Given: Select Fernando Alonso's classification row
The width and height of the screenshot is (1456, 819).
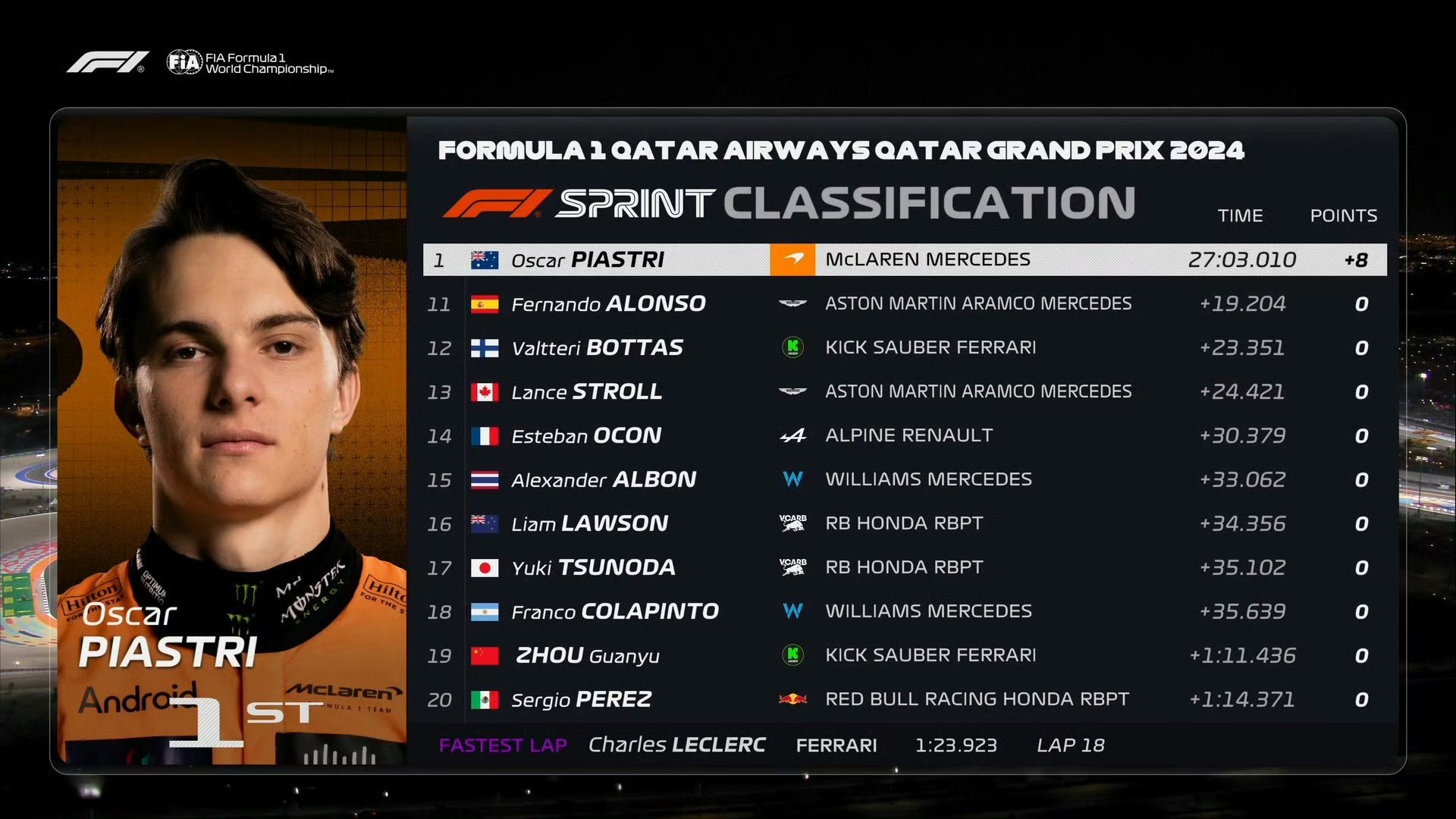Looking at the screenshot, I should point(904,304).
